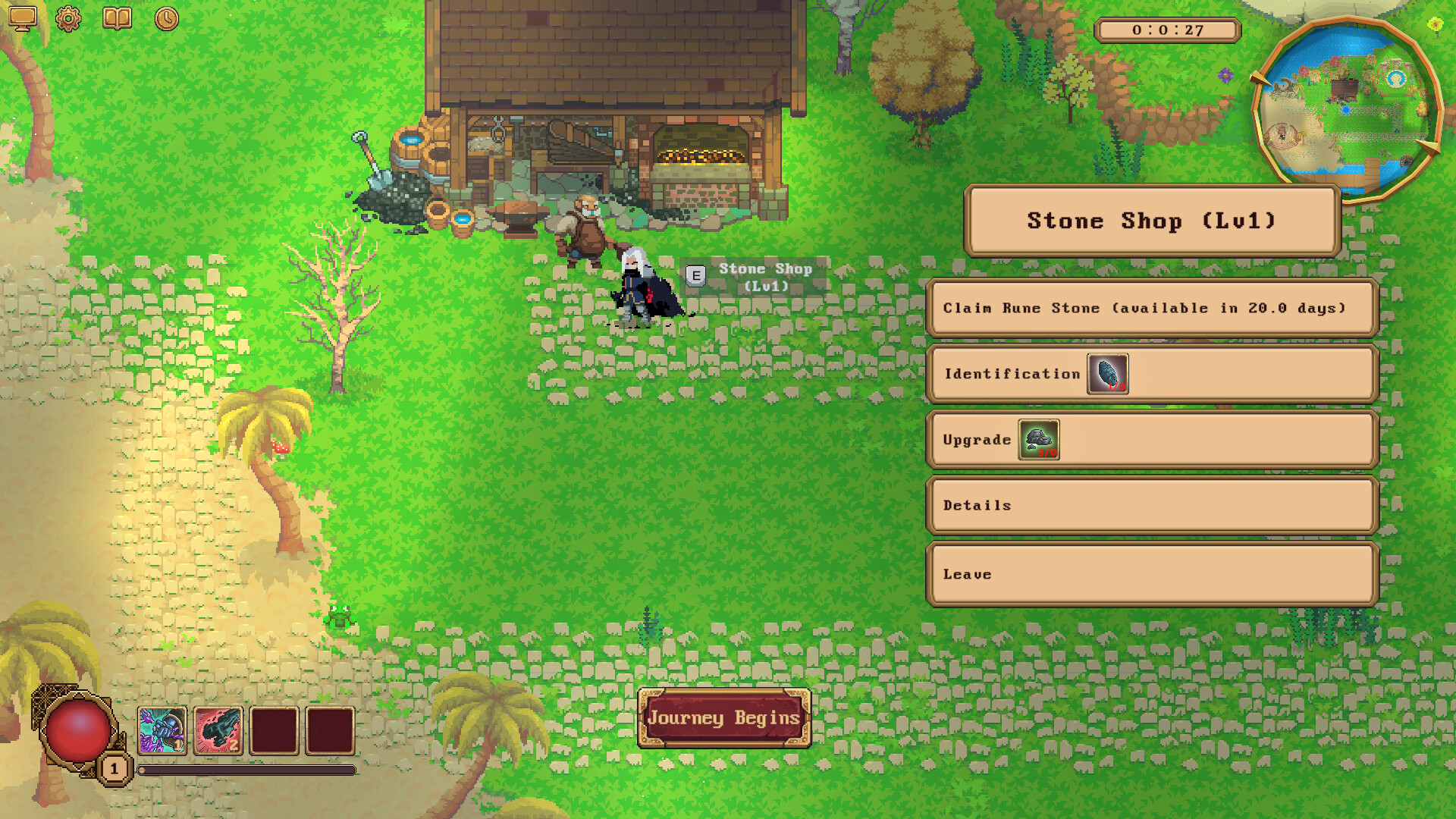Screen dimensions: 1456x819
Task: Open the gear settings icon
Action: coord(68,18)
